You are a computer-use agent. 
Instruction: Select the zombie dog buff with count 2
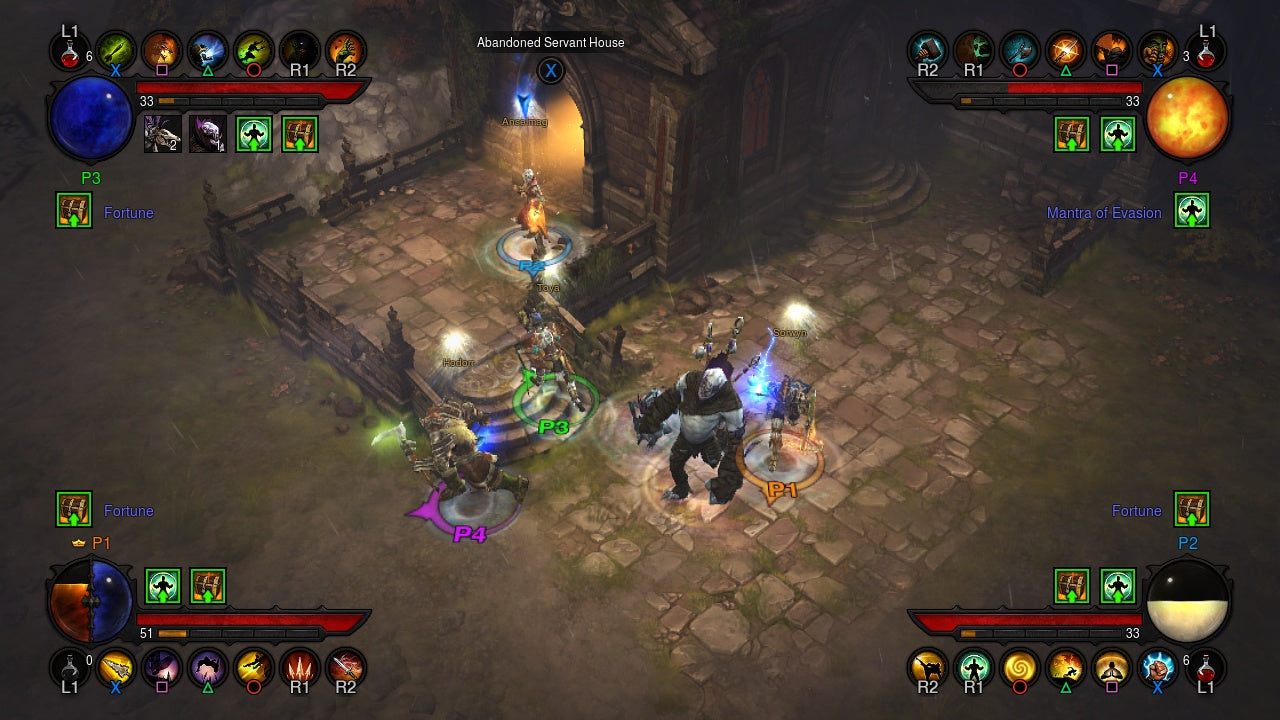coord(162,134)
